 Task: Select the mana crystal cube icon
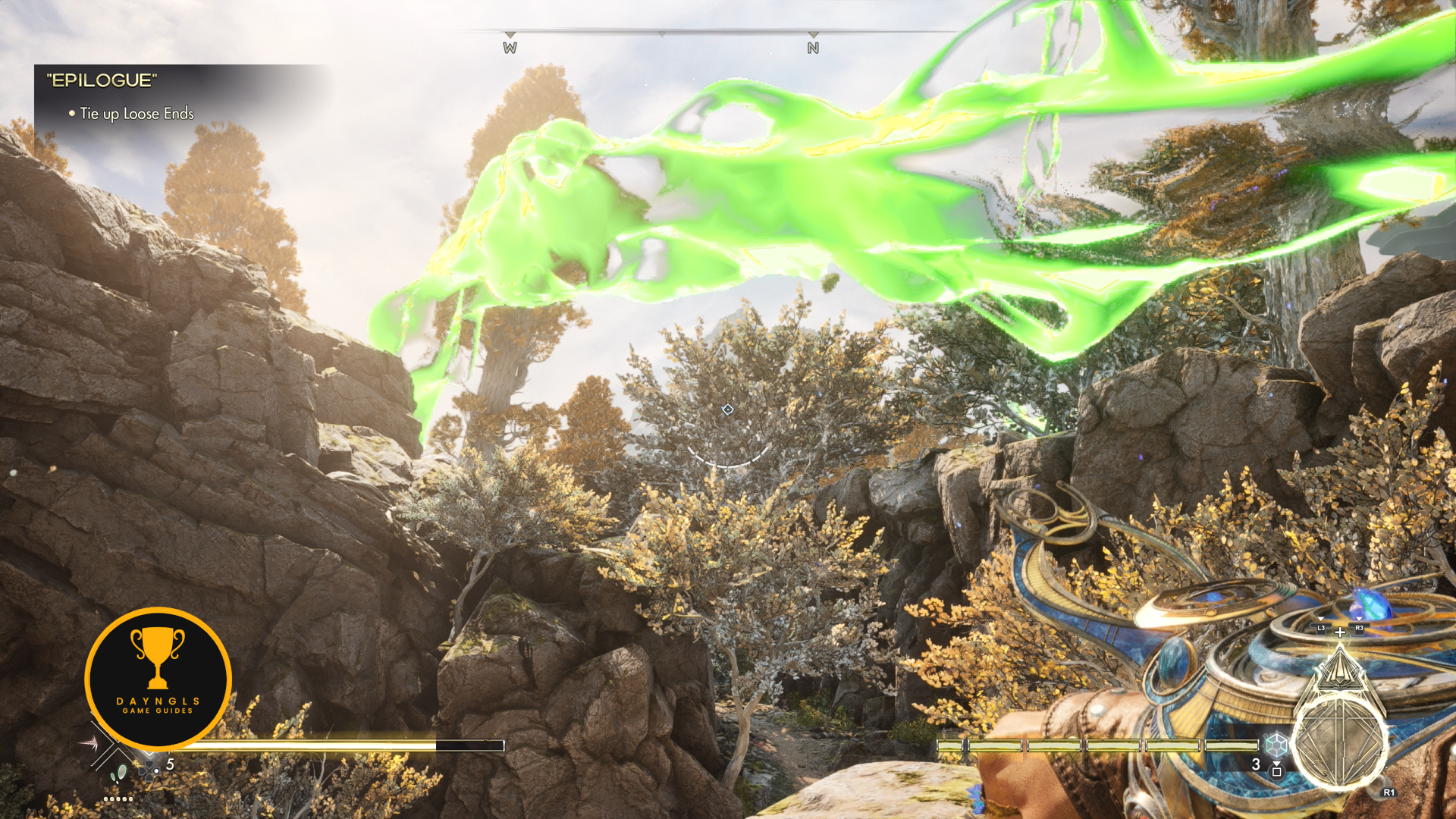pos(1276,744)
